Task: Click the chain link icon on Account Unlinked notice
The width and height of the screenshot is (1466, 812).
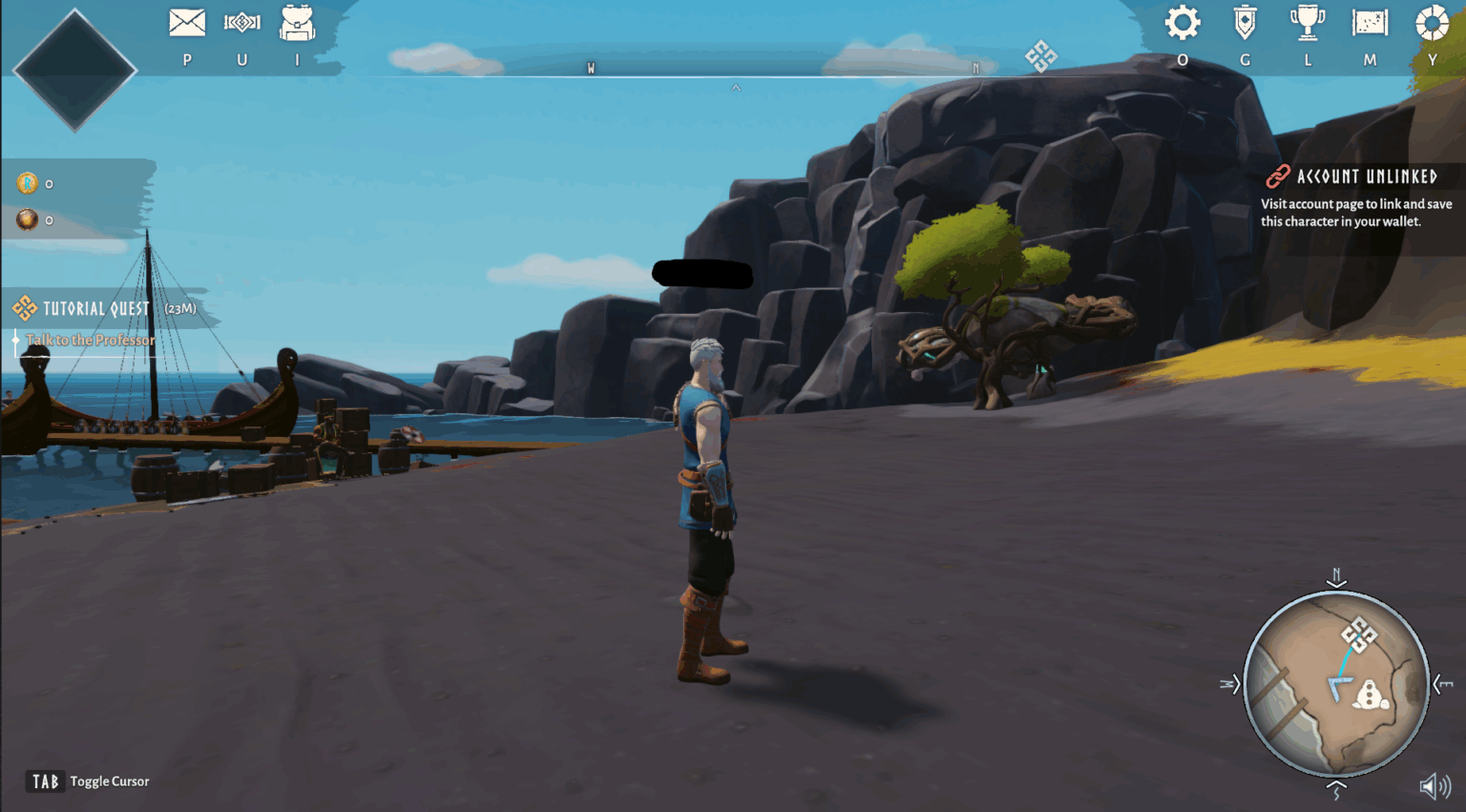Action: (1276, 177)
